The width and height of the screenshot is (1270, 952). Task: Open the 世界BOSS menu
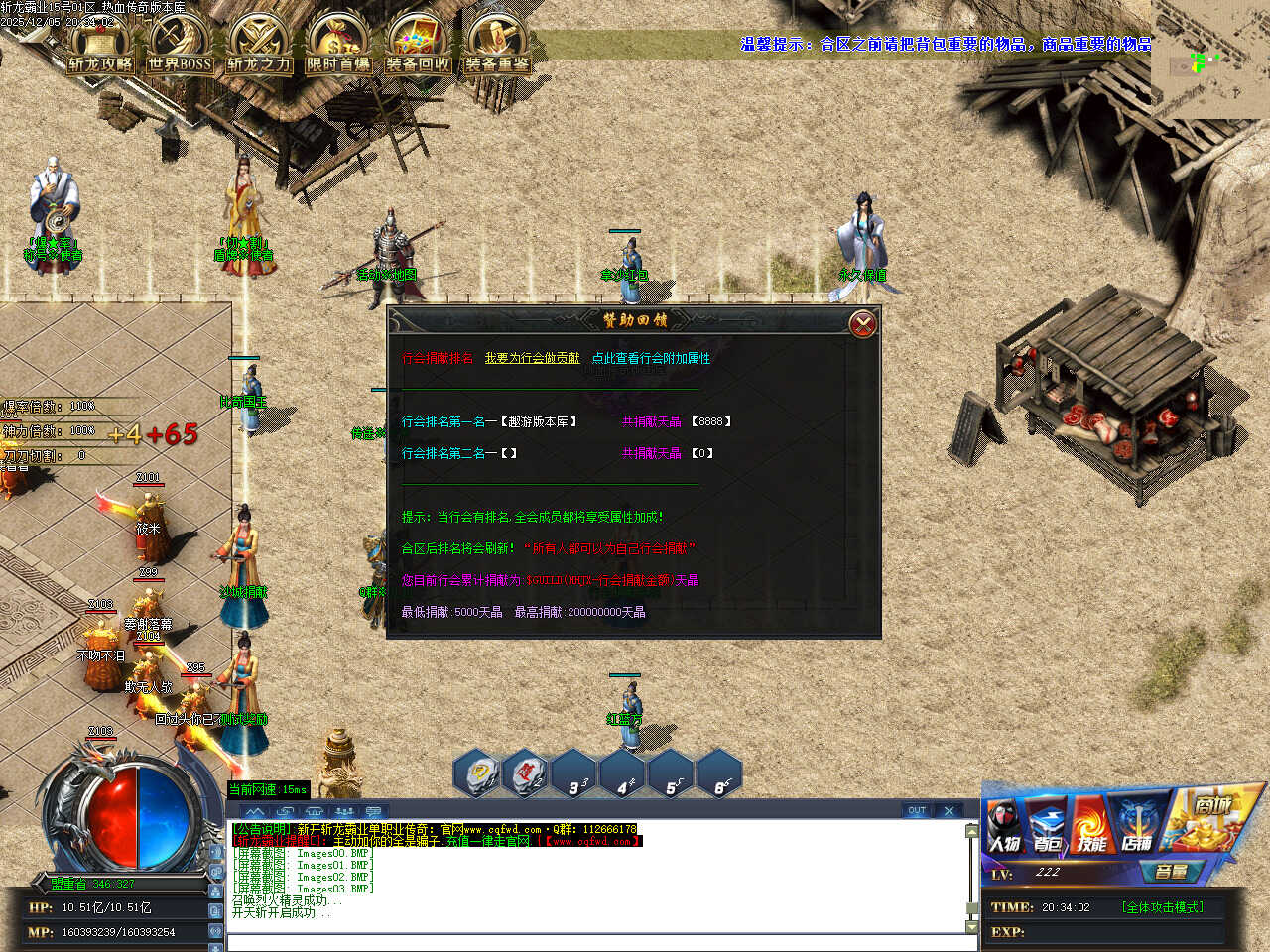[180, 45]
